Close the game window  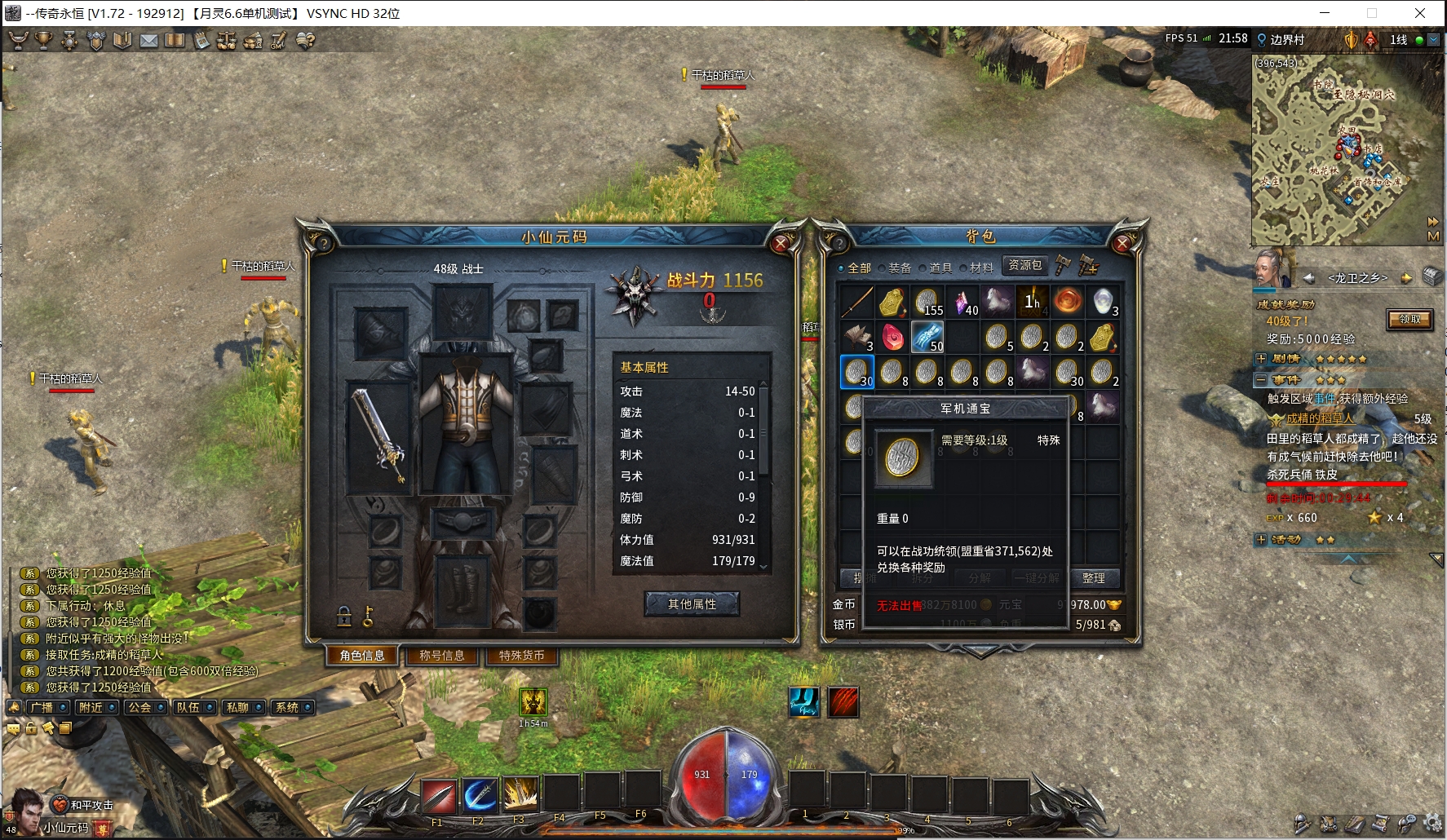(x=1420, y=13)
